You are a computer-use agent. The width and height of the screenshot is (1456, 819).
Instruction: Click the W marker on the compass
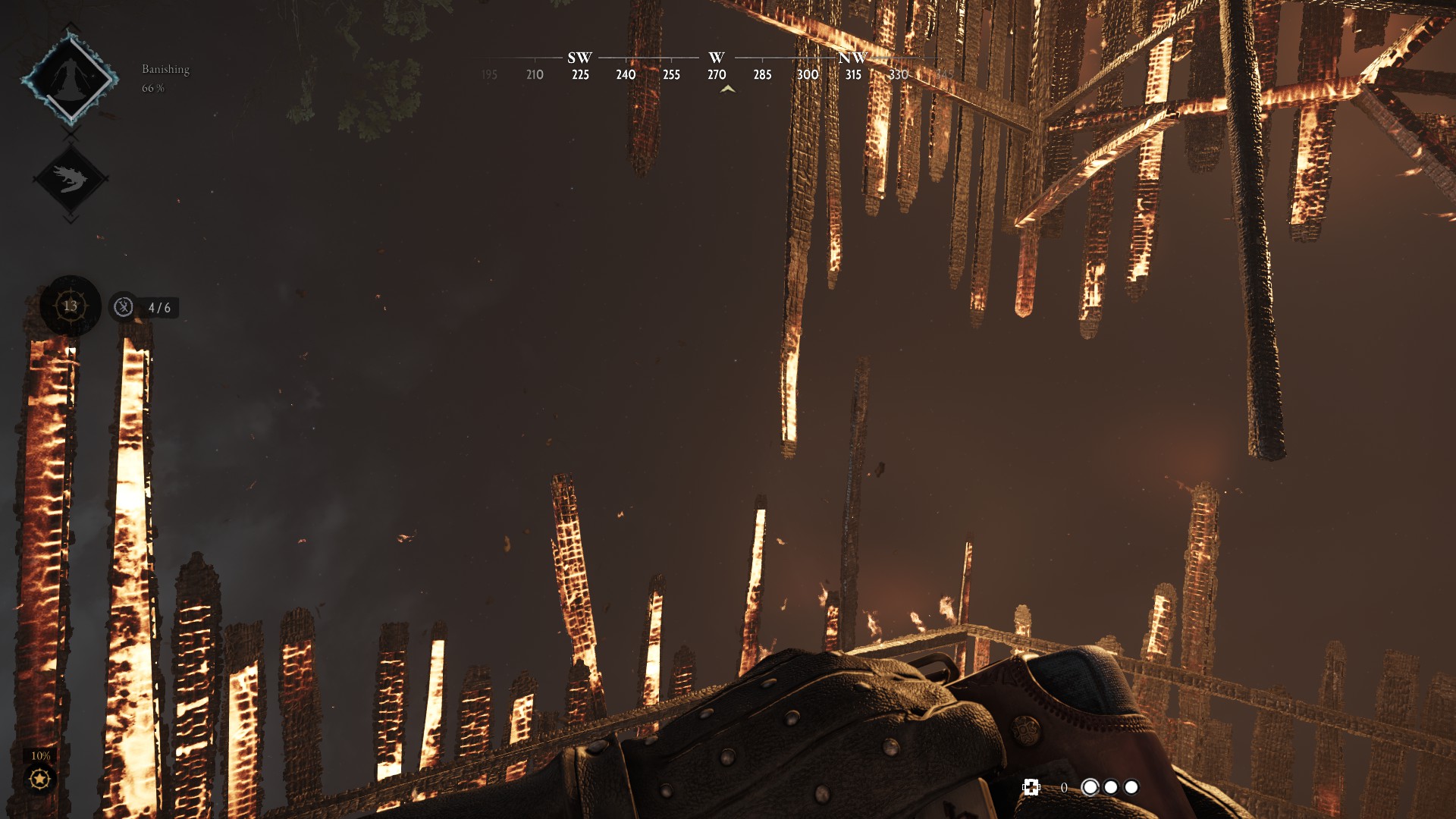pos(717,58)
